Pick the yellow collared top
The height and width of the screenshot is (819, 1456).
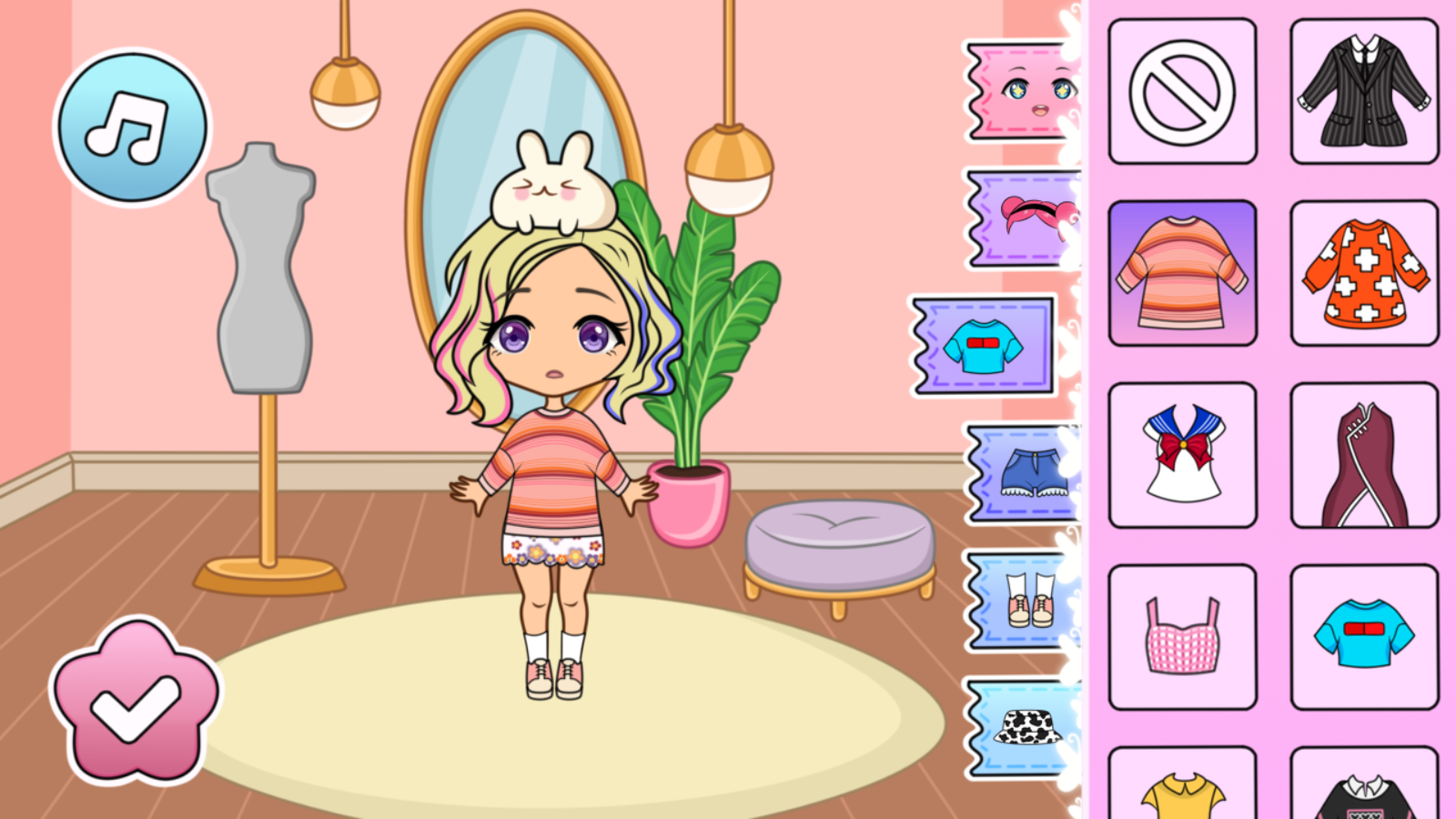[1181, 792]
